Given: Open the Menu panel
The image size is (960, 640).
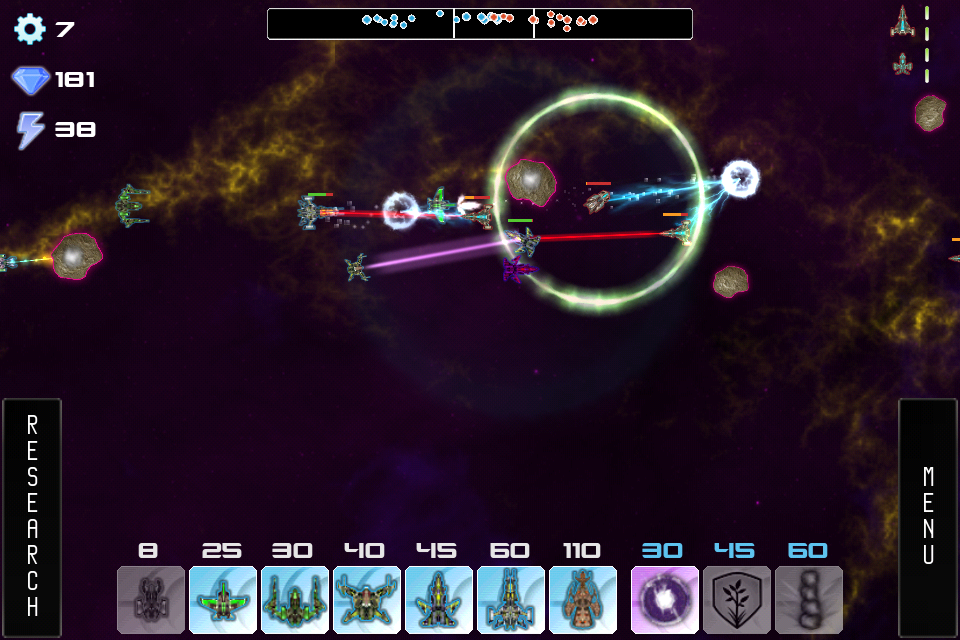Looking at the screenshot, I should pos(928,516).
